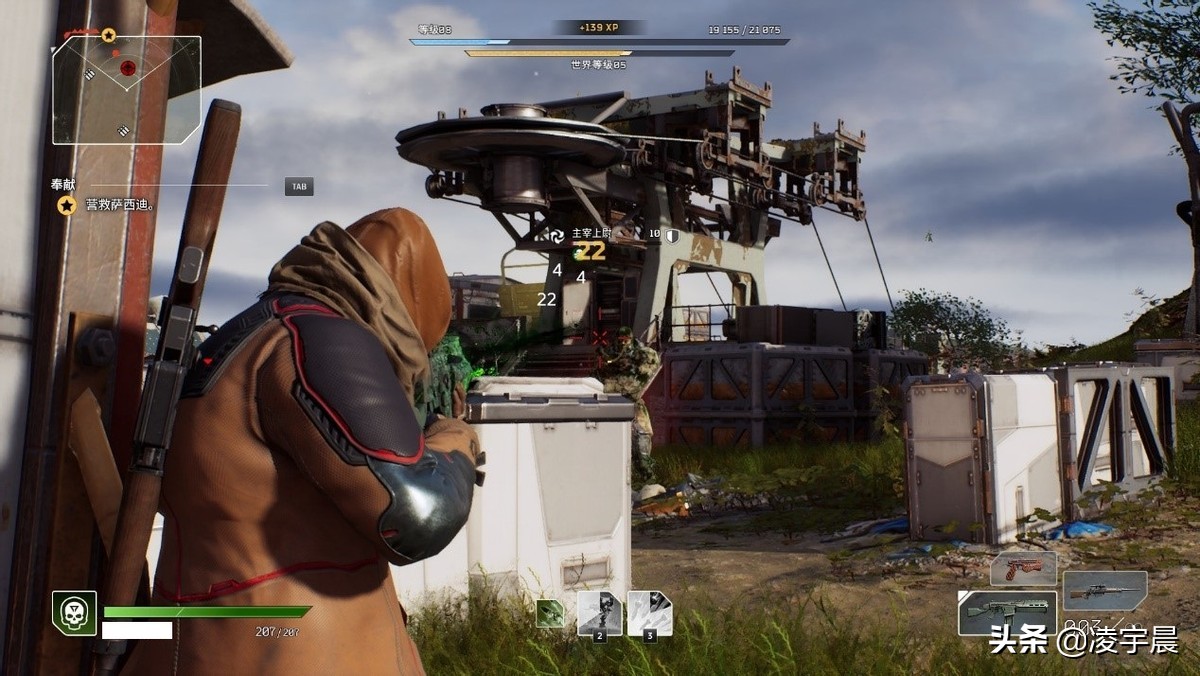The image size is (1200, 676).
Task: Trigger the skill numbered 3
Action: [649, 613]
